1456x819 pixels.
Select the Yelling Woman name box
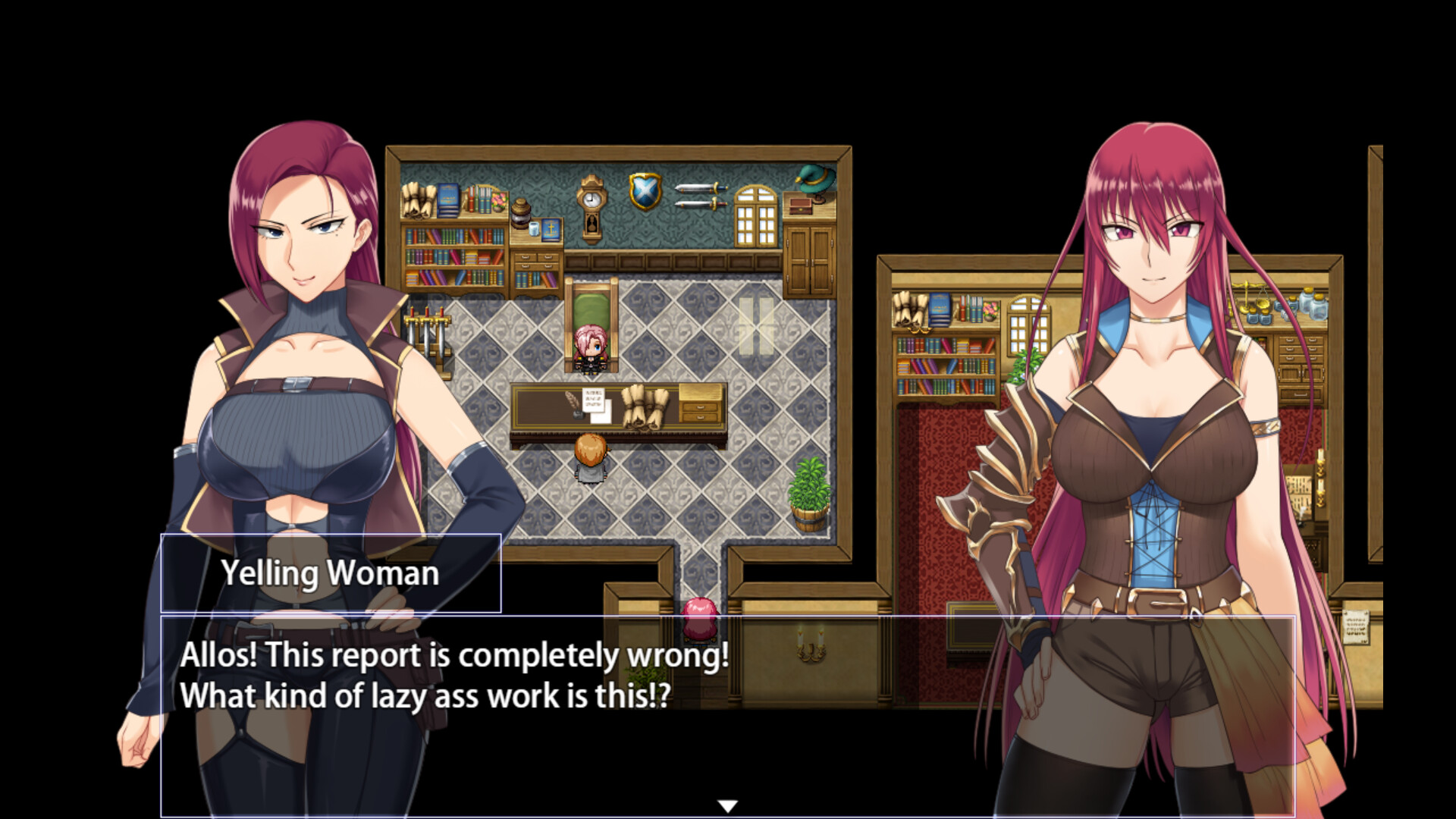pos(331,574)
